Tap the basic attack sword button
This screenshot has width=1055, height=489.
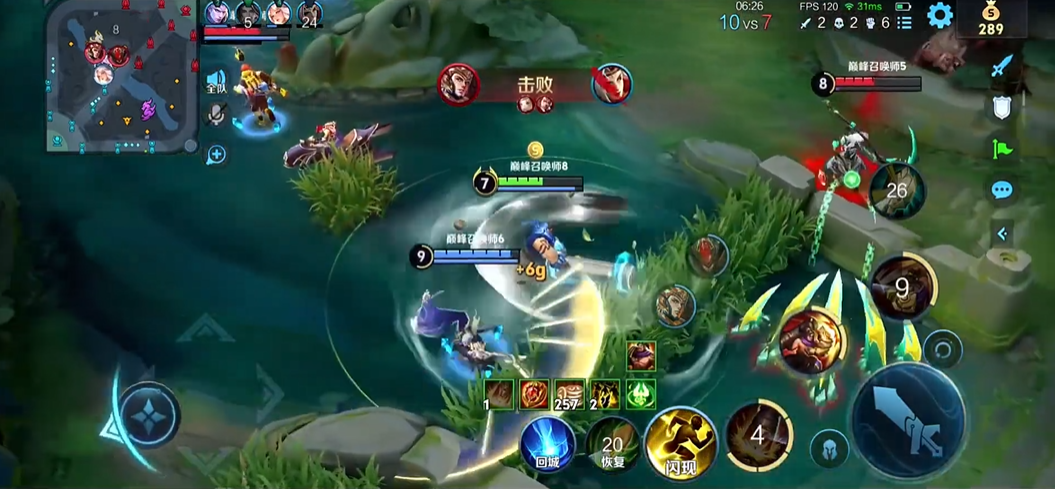point(908,418)
